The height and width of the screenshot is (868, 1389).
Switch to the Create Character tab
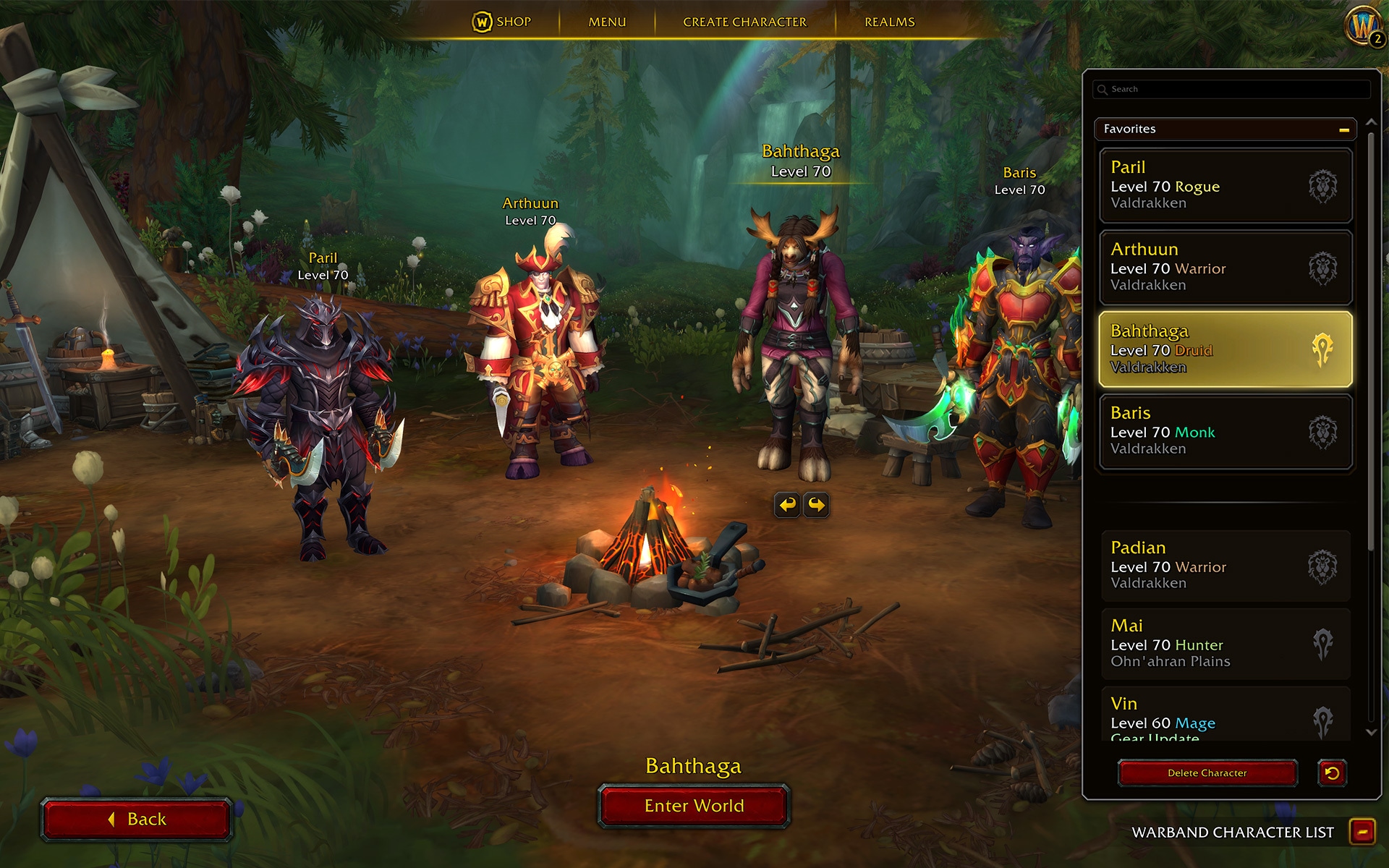click(x=744, y=22)
